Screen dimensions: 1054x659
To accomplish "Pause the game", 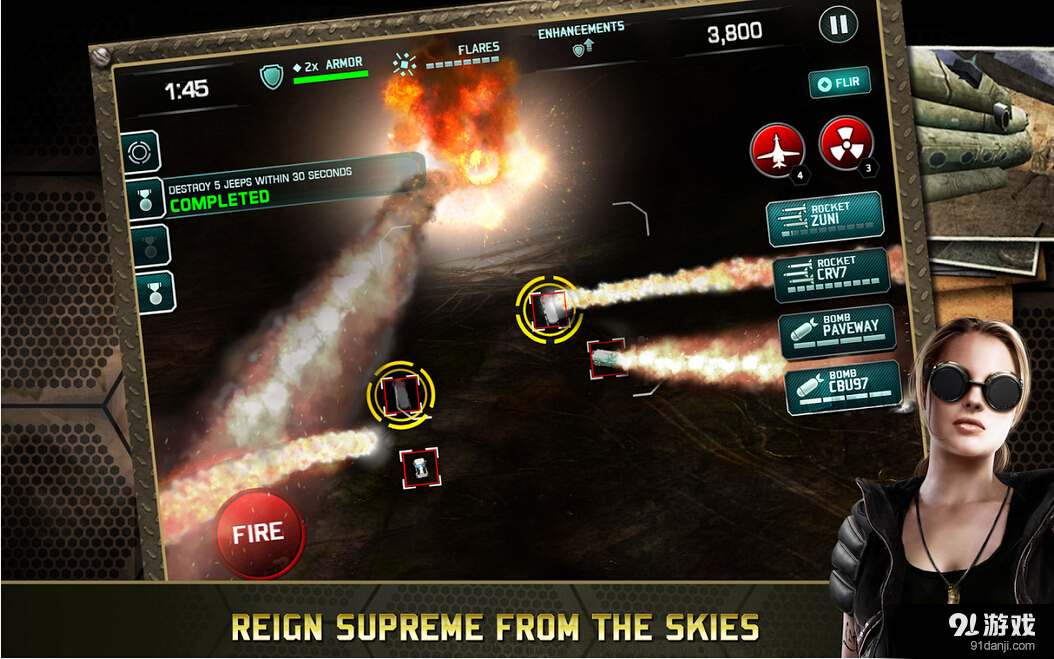I will coord(838,25).
